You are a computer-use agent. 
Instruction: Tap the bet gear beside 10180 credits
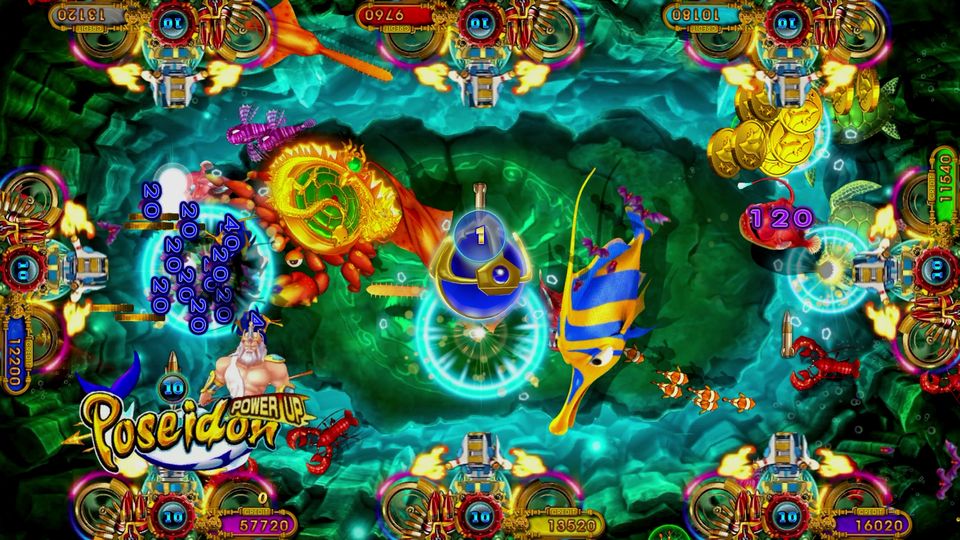tap(786, 20)
